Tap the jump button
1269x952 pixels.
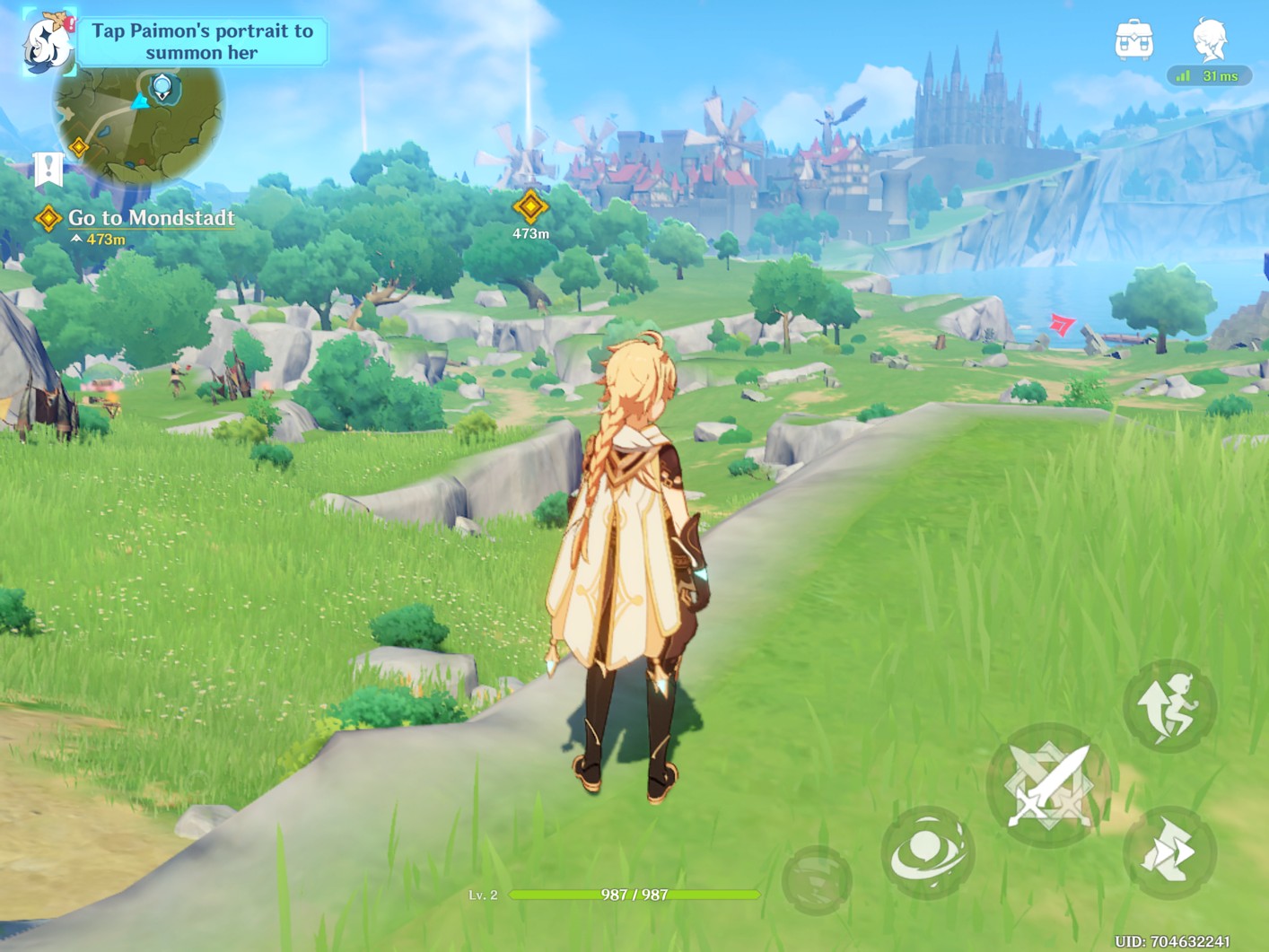tap(1169, 705)
